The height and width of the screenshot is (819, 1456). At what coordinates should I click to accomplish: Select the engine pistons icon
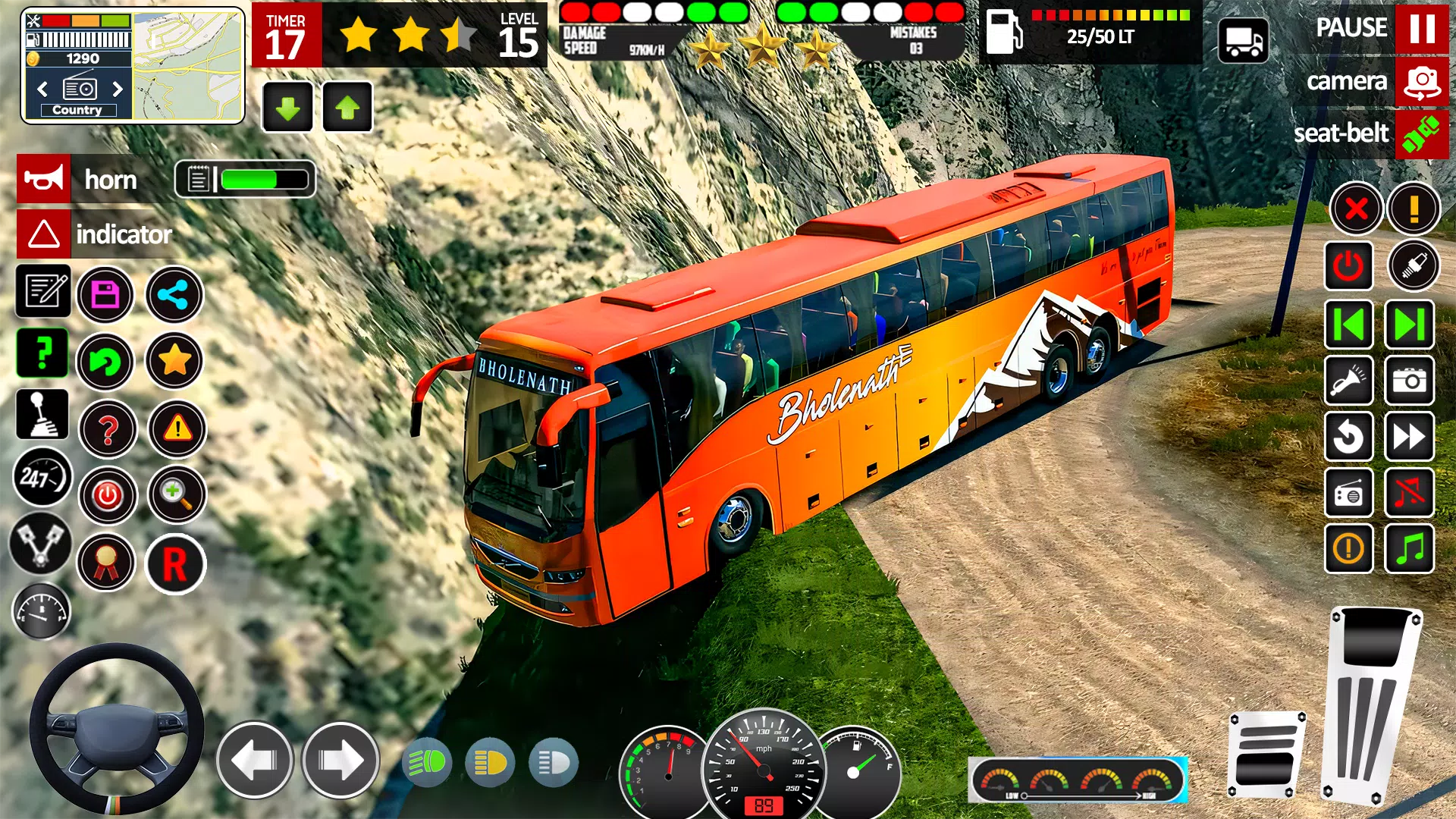click(x=43, y=545)
